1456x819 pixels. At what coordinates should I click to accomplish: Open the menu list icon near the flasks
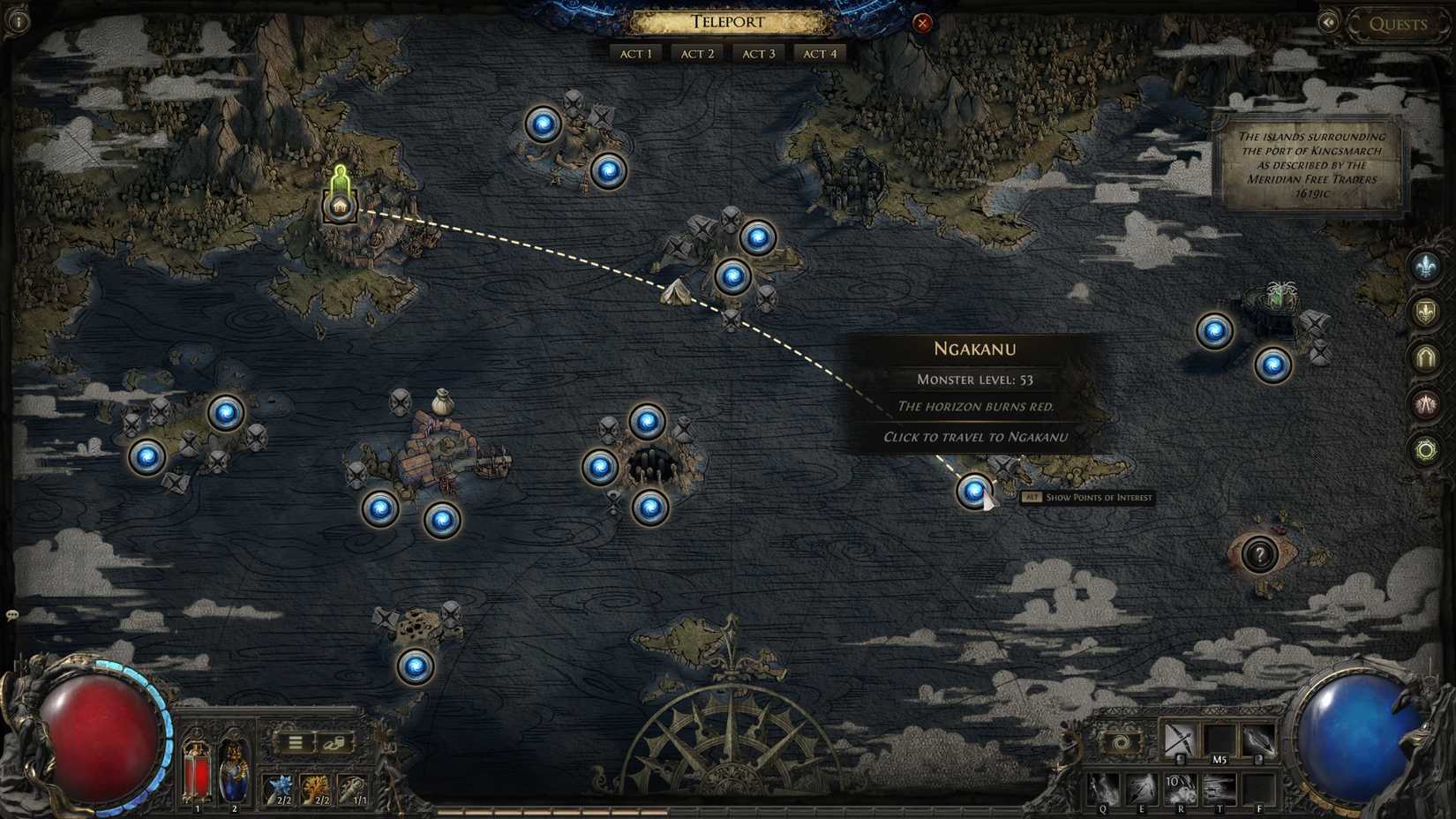[298, 741]
